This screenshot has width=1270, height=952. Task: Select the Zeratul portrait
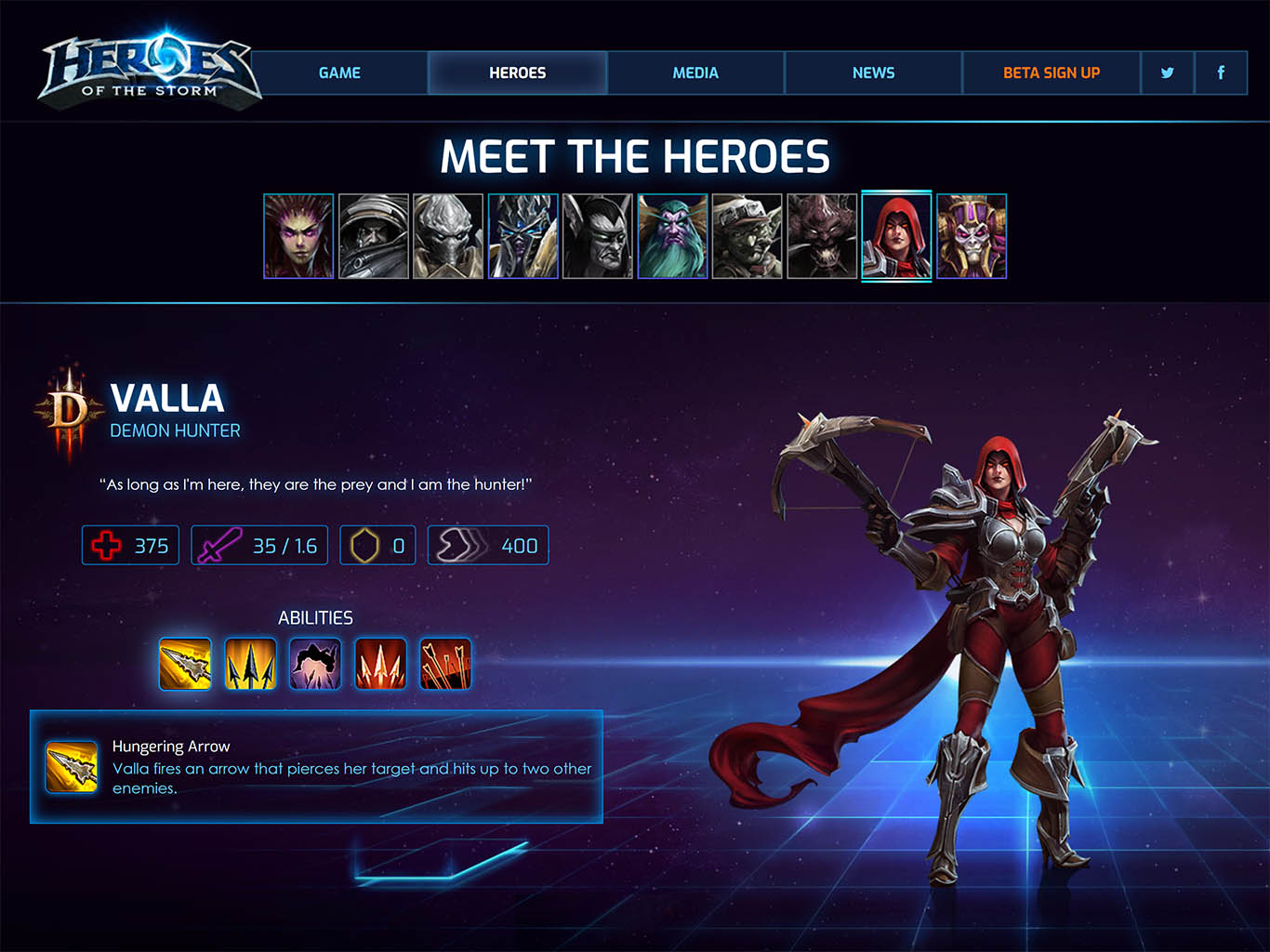click(x=448, y=236)
